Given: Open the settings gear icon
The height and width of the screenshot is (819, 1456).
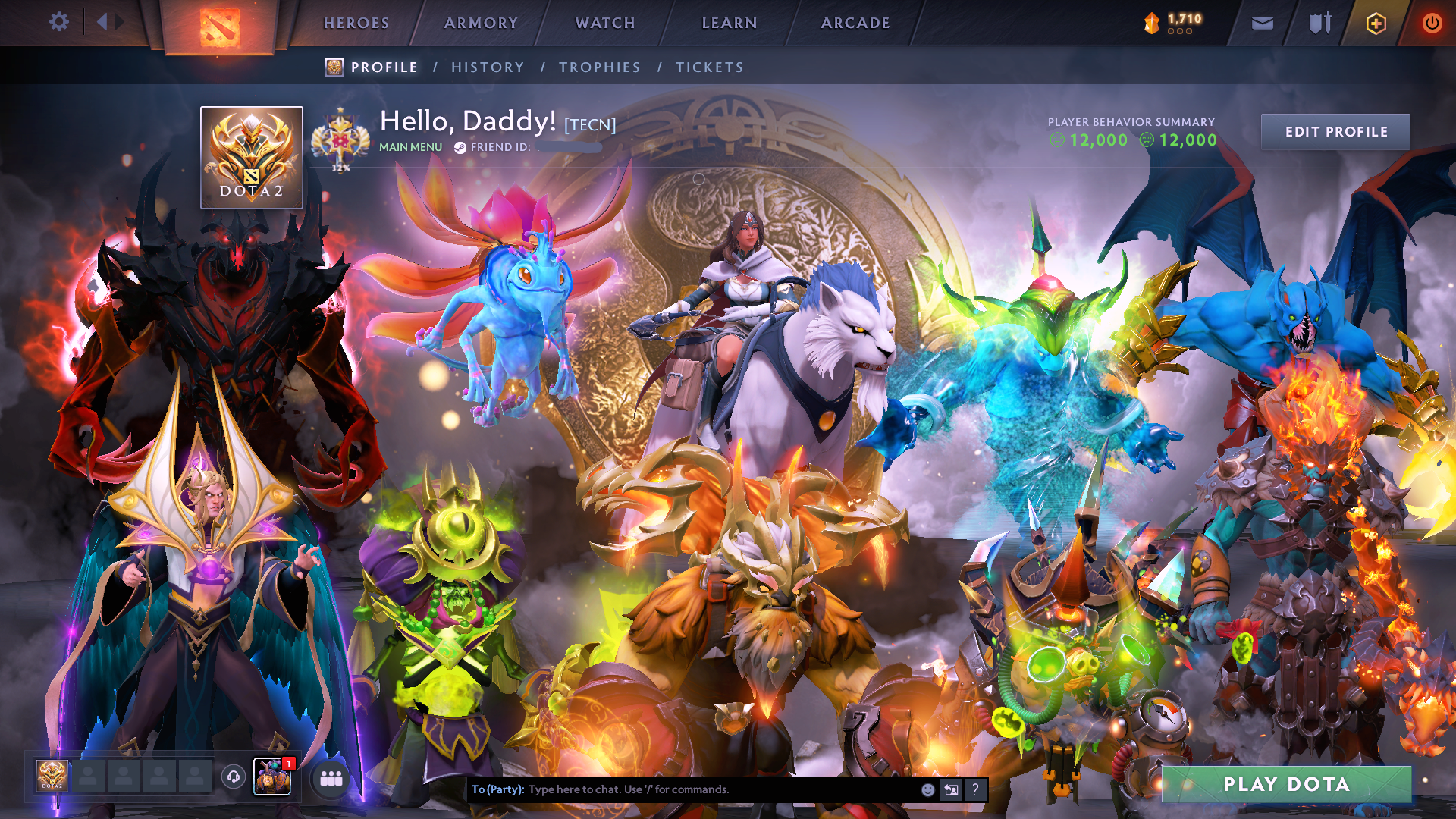Looking at the screenshot, I should [x=59, y=21].
